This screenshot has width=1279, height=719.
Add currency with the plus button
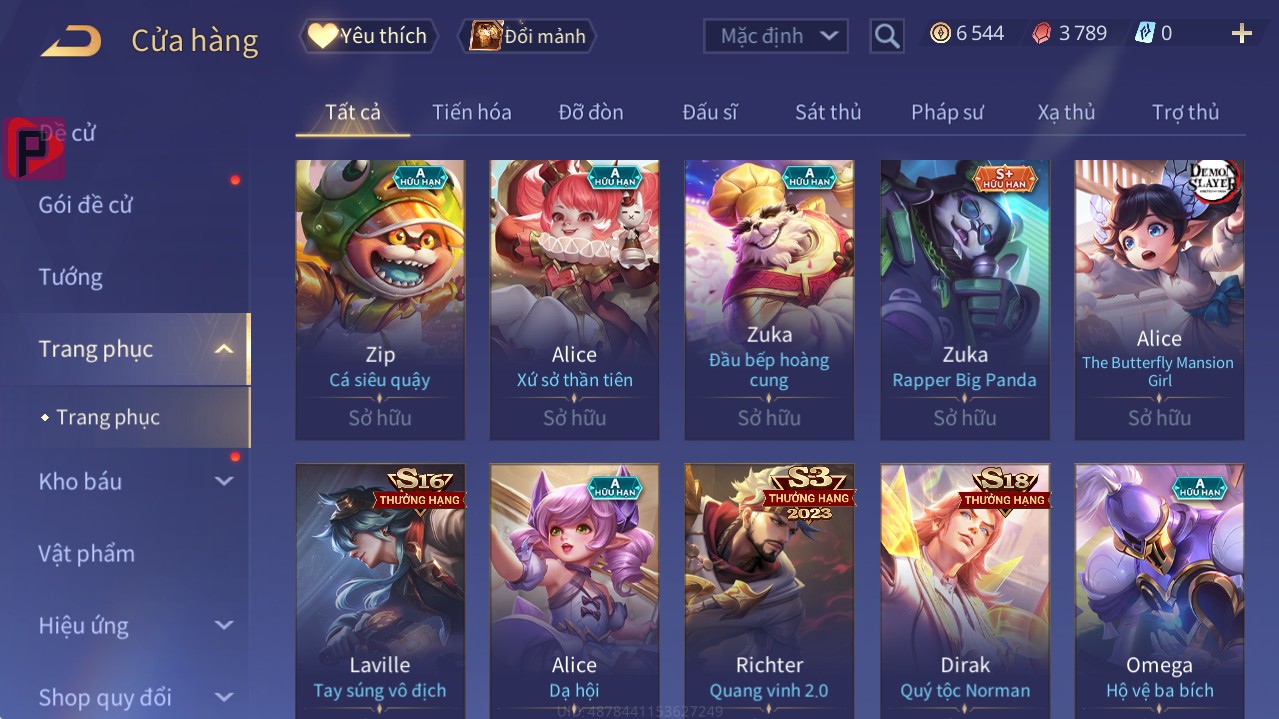[1241, 34]
